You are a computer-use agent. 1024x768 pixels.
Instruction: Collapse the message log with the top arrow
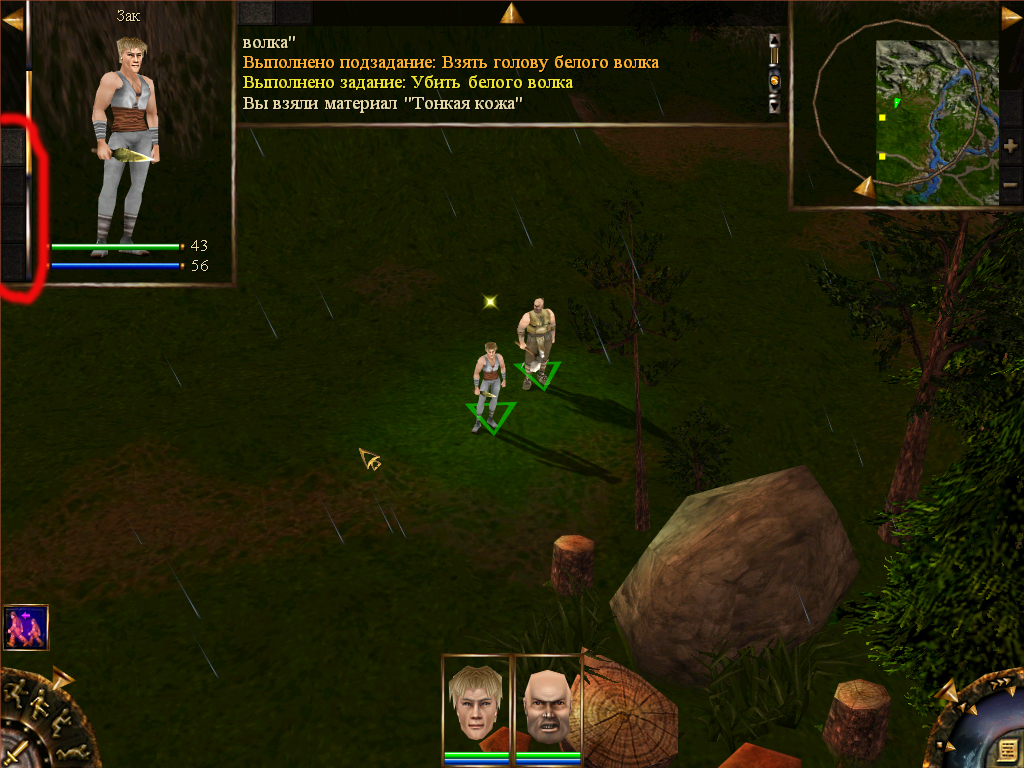[512, 12]
